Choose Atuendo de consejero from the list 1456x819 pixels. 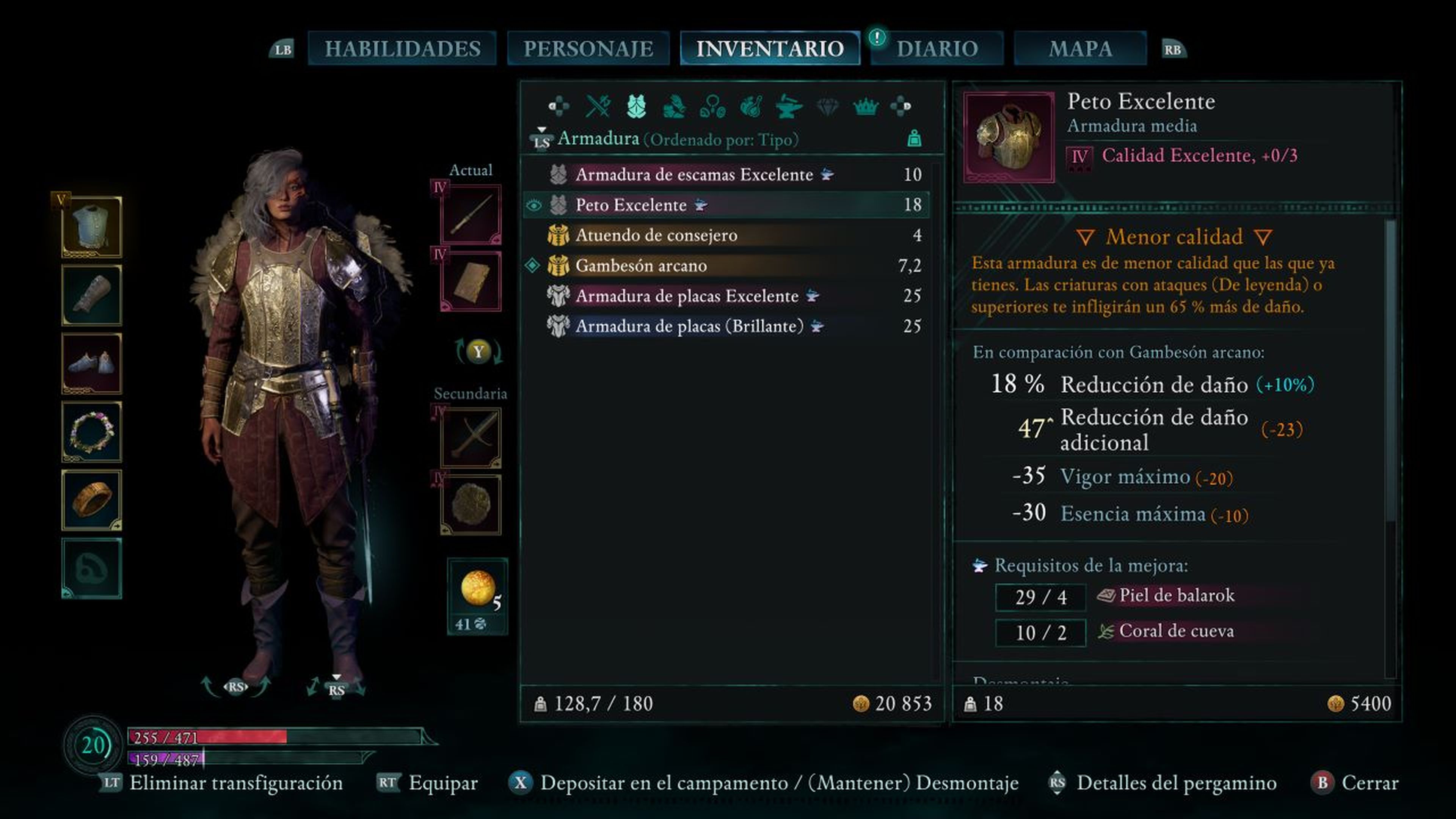(656, 235)
